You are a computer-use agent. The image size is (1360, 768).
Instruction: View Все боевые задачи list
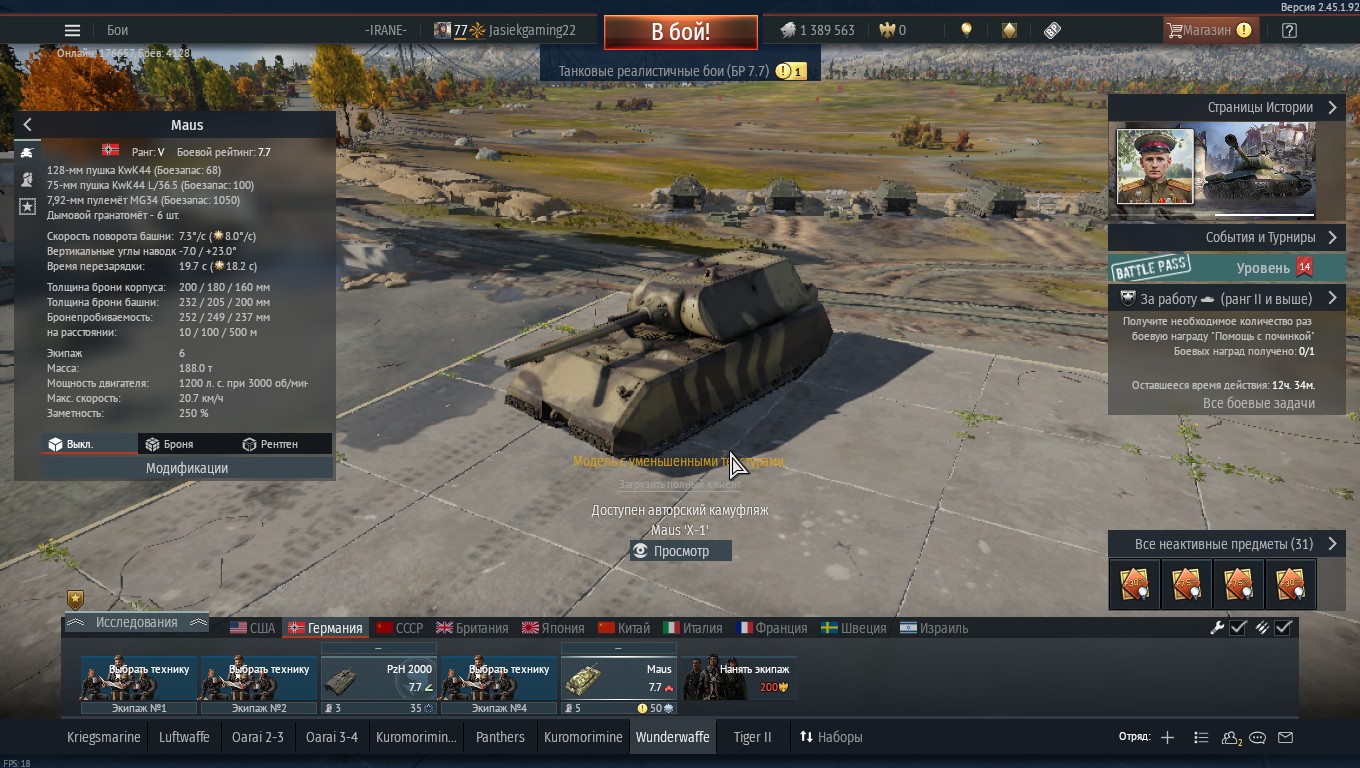tap(1258, 403)
